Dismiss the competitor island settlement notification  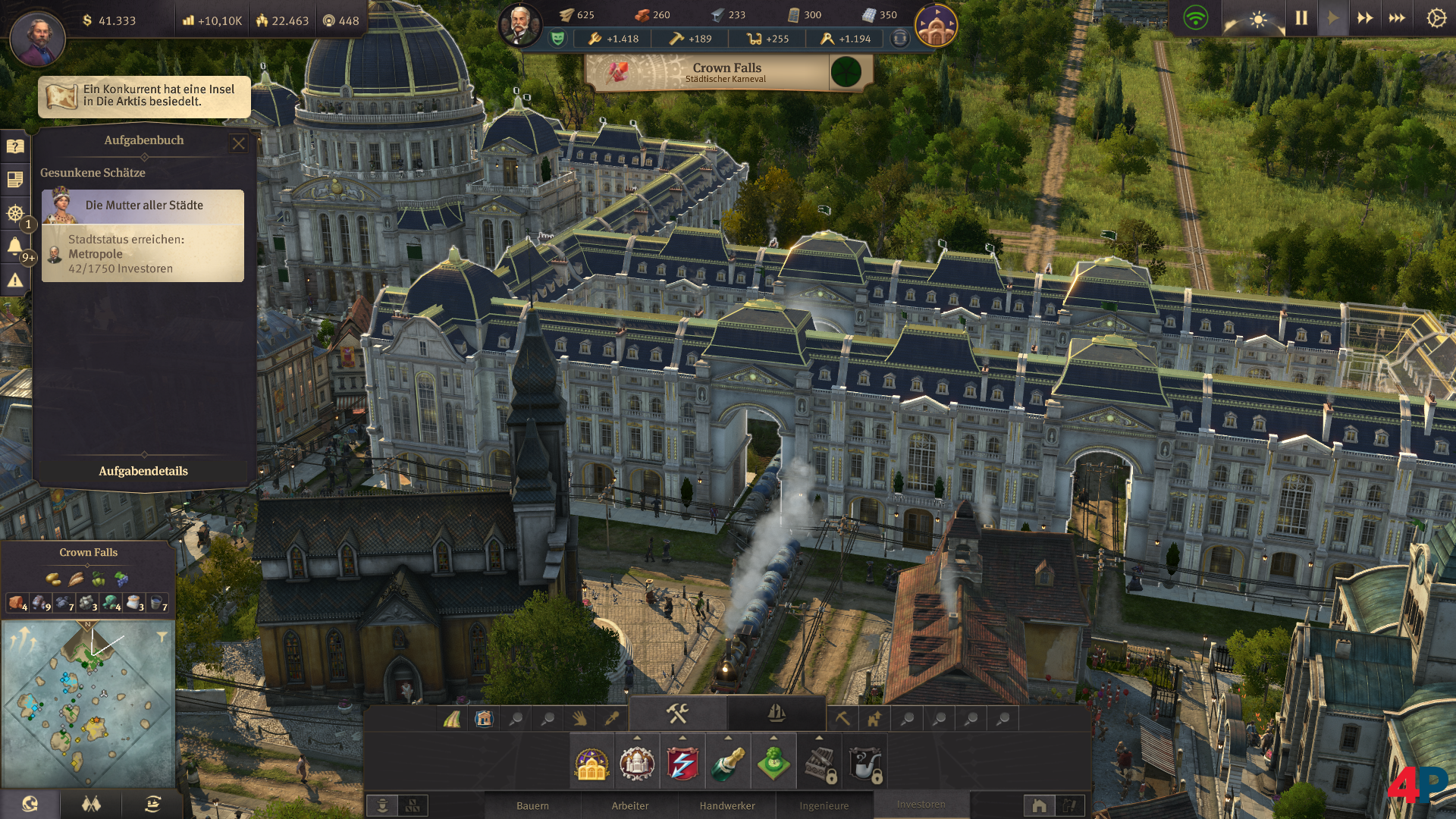point(144,96)
